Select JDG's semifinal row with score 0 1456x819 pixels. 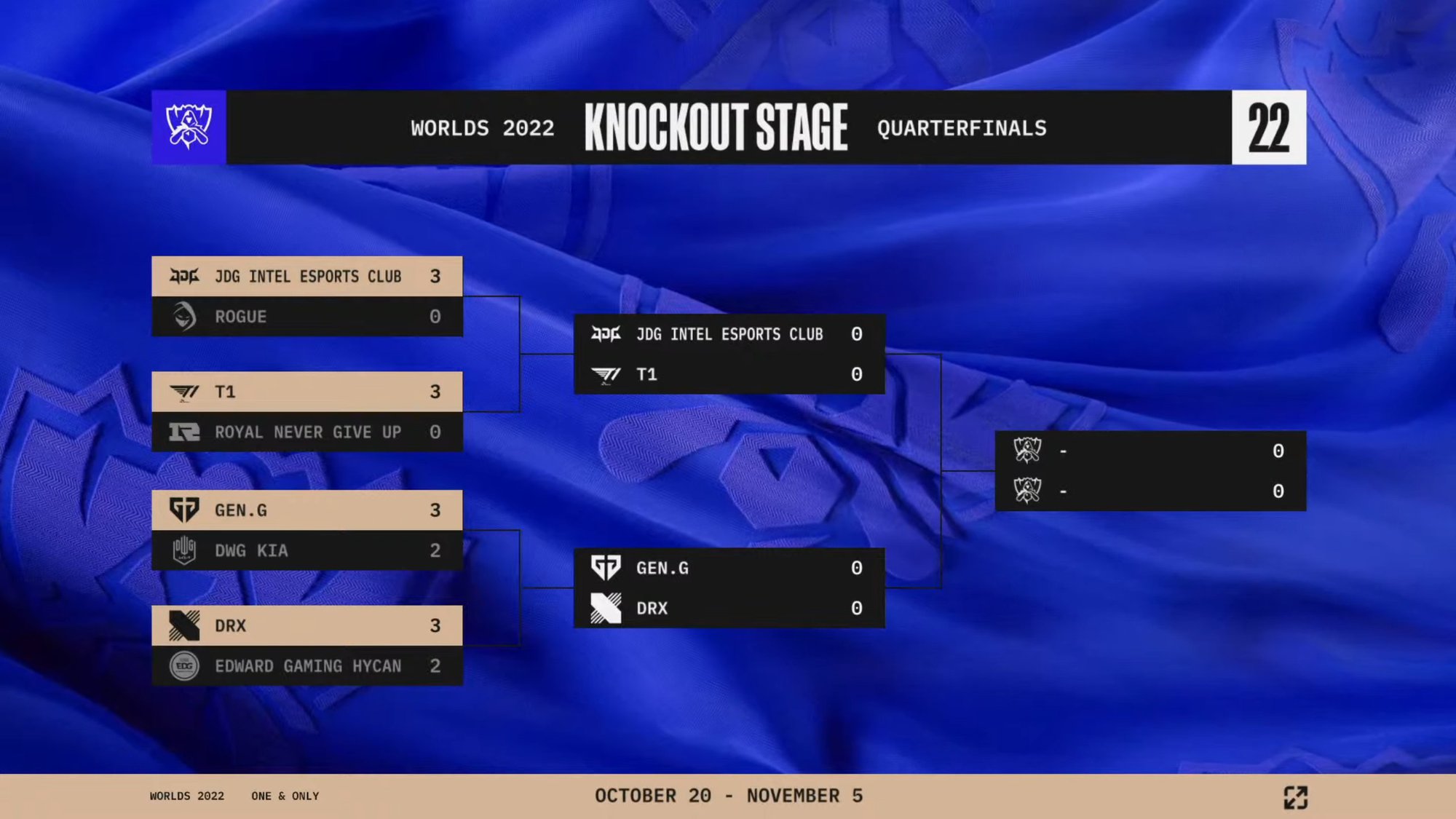pyautogui.click(x=729, y=334)
